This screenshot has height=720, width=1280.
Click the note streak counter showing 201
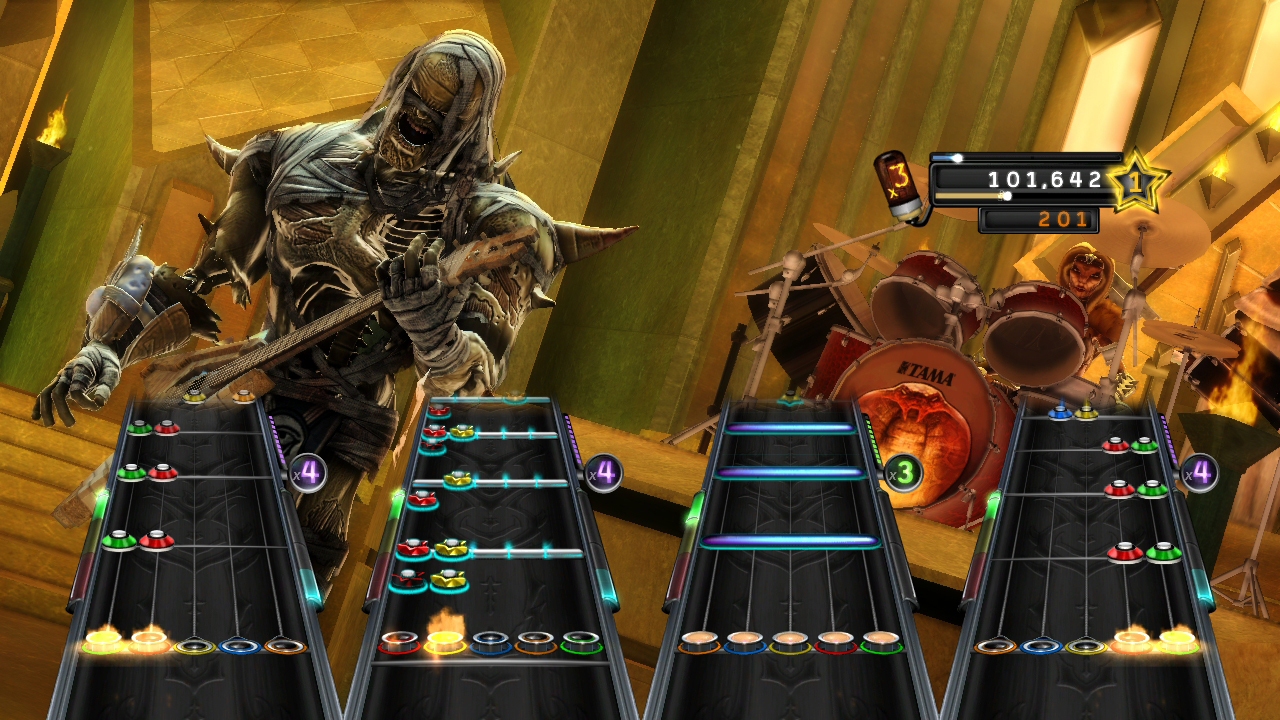click(1063, 213)
